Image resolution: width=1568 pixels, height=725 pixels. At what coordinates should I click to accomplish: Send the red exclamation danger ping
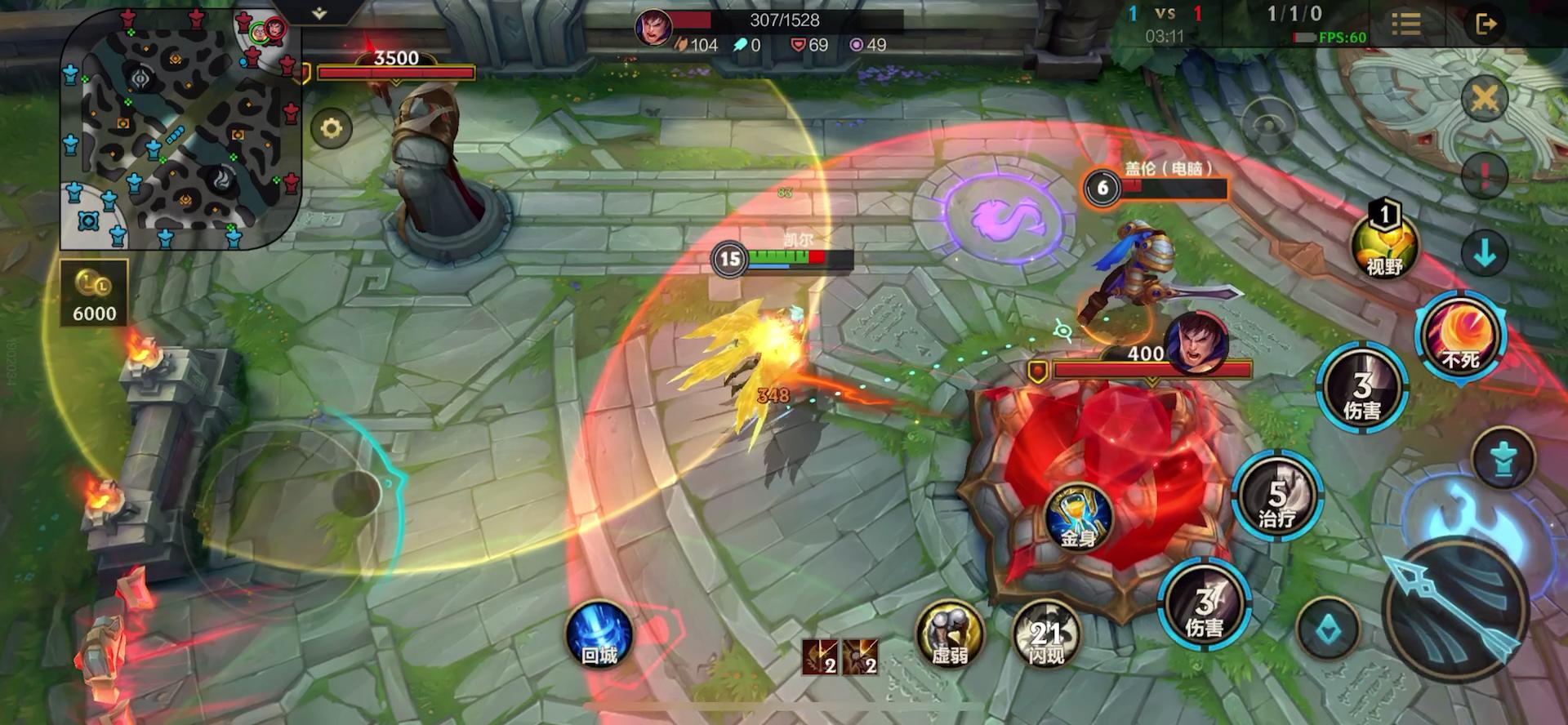[x=1484, y=176]
